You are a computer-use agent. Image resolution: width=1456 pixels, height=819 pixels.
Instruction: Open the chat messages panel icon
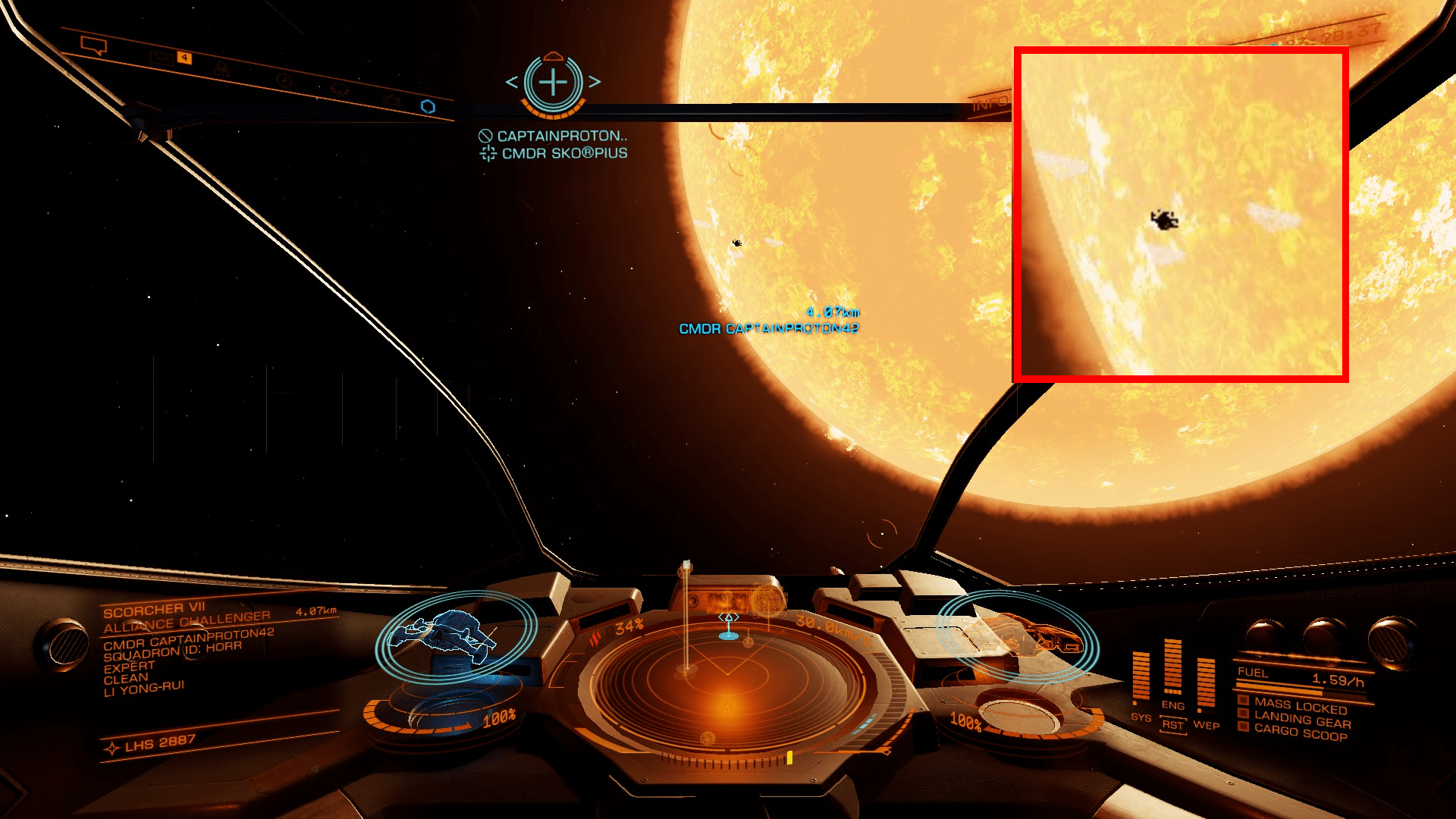point(93,45)
